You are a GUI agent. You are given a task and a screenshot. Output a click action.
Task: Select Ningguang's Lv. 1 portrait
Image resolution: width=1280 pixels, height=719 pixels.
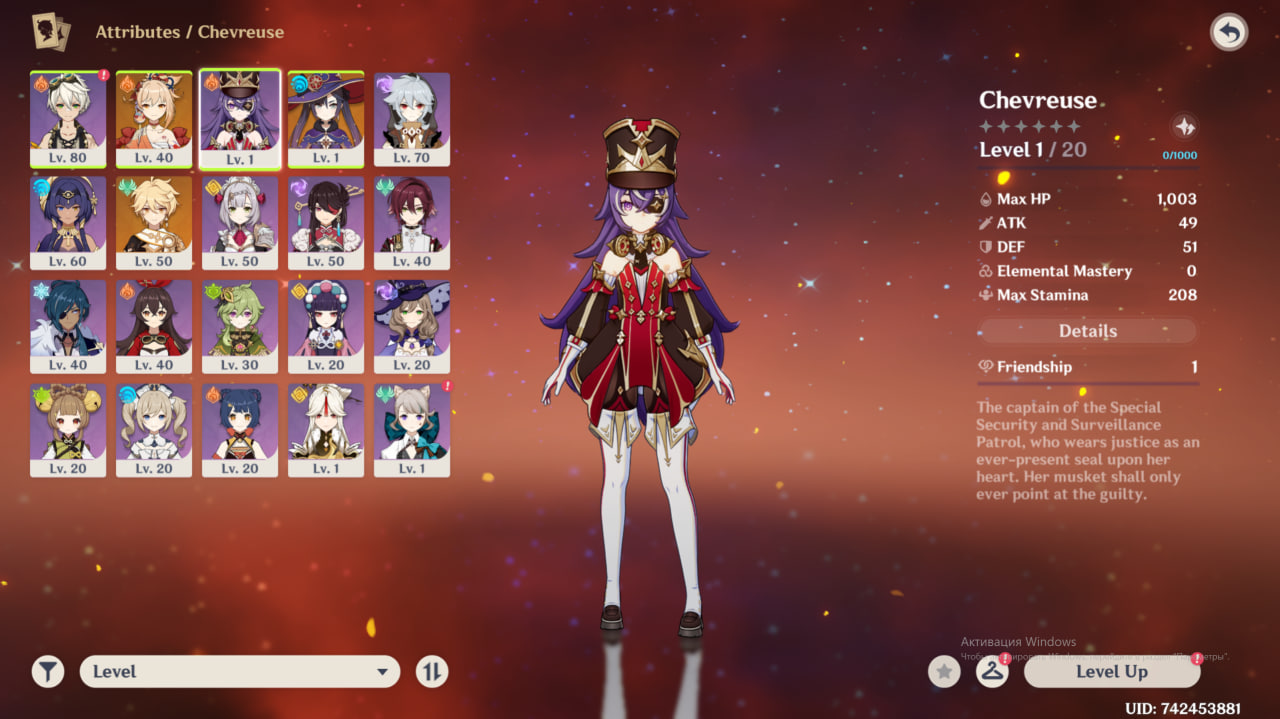326,430
